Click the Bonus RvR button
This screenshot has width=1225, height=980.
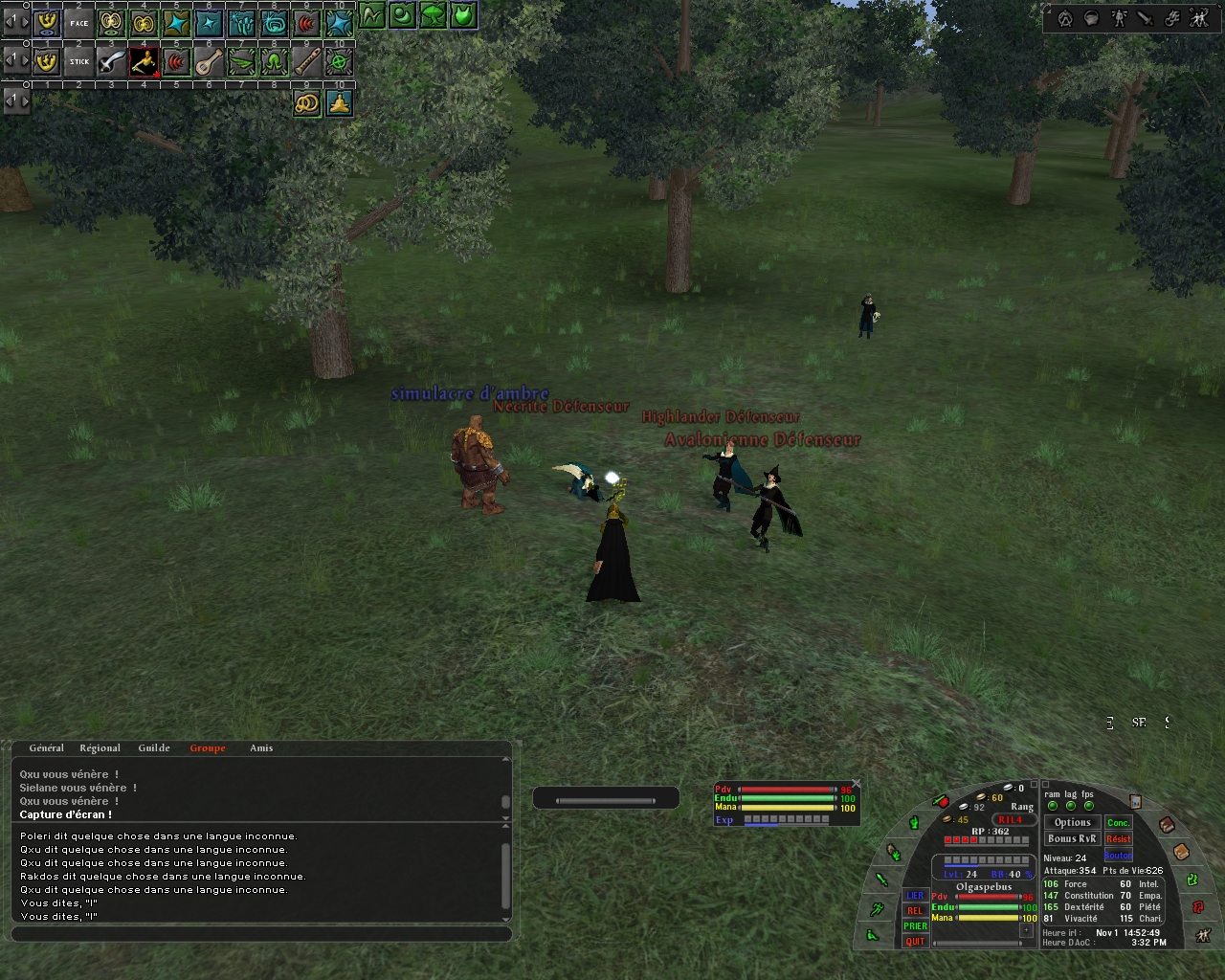point(1072,839)
